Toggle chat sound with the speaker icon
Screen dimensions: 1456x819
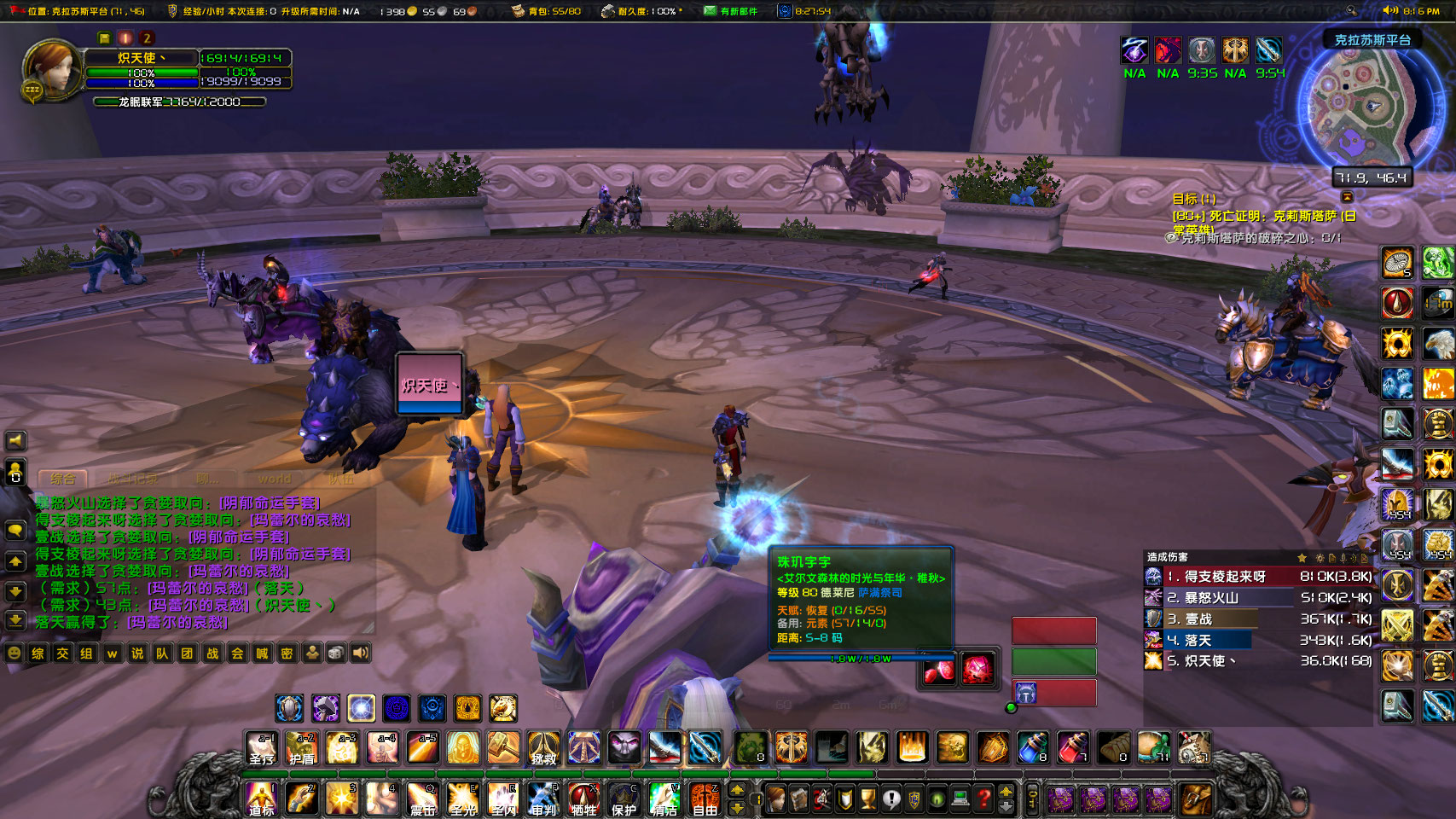point(360,653)
